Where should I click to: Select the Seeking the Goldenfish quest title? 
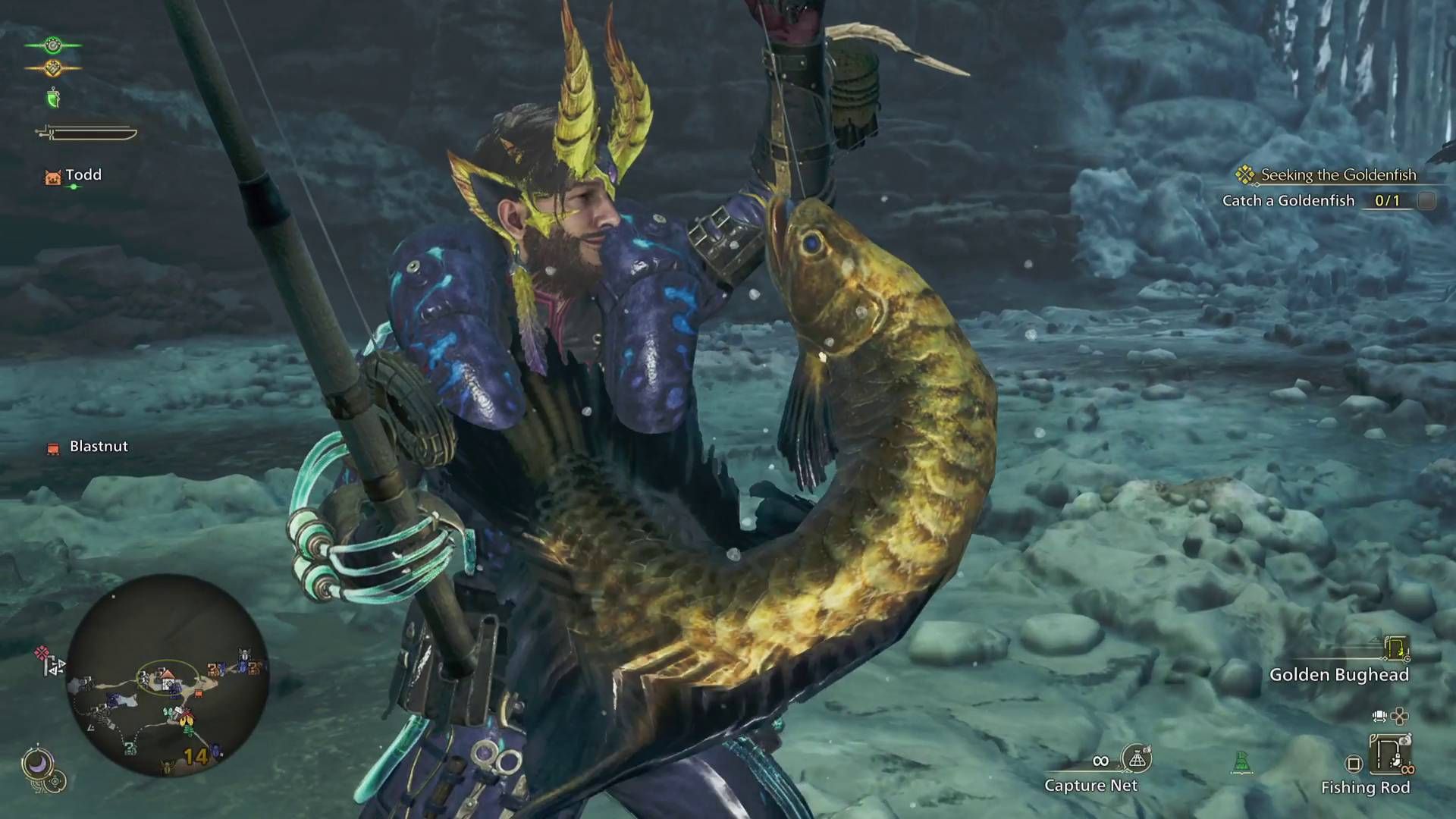[1338, 174]
